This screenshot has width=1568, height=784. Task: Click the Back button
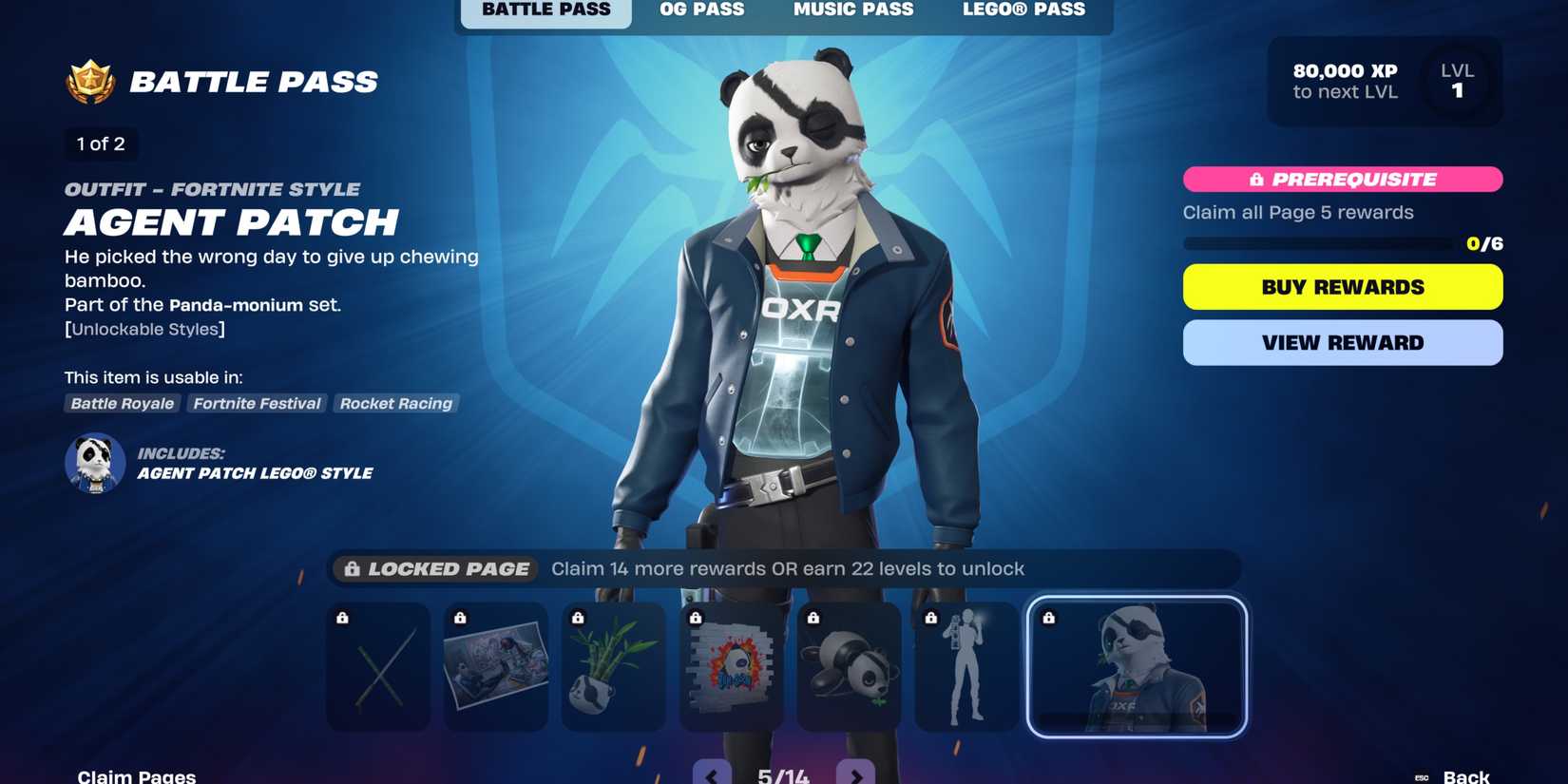coord(1464,774)
